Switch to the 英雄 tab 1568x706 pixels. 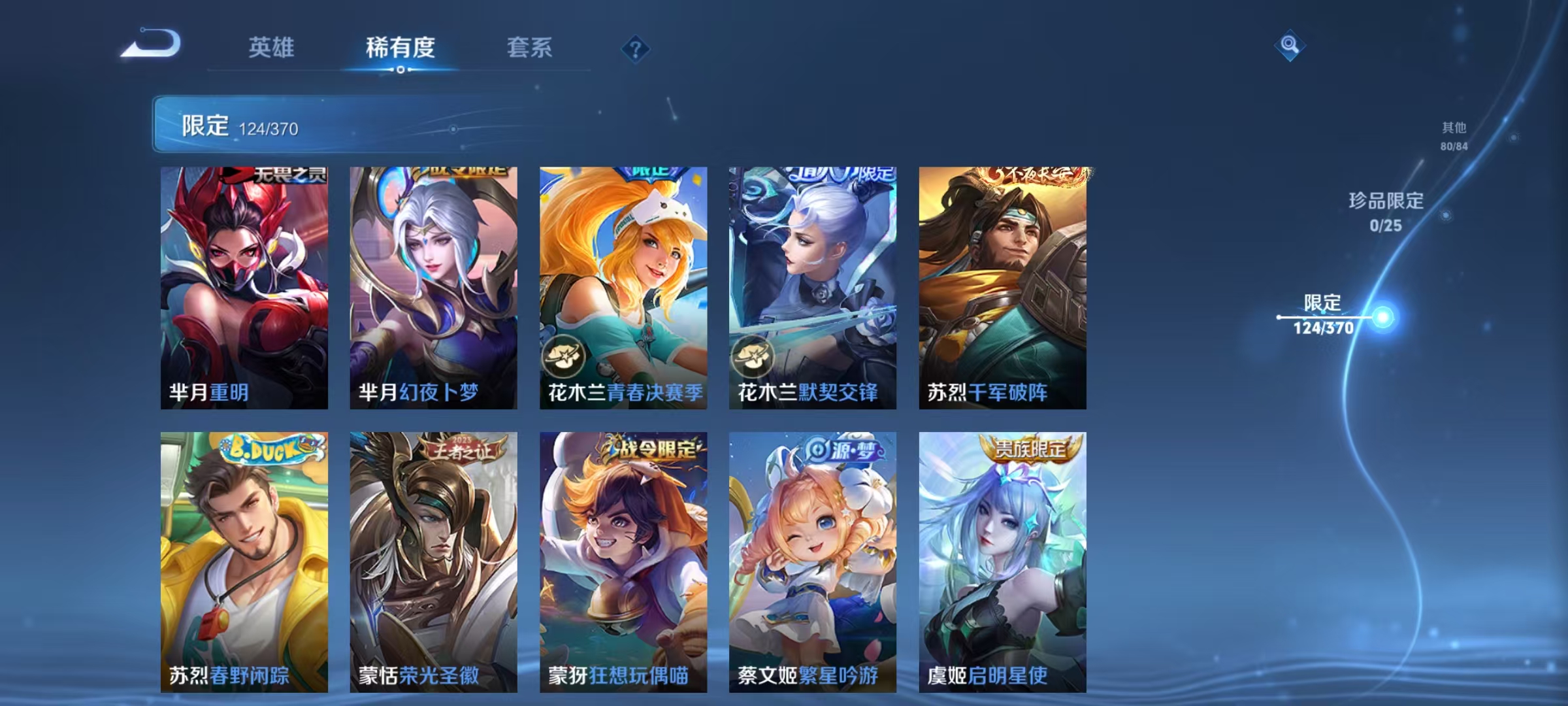(x=272, y=48)
